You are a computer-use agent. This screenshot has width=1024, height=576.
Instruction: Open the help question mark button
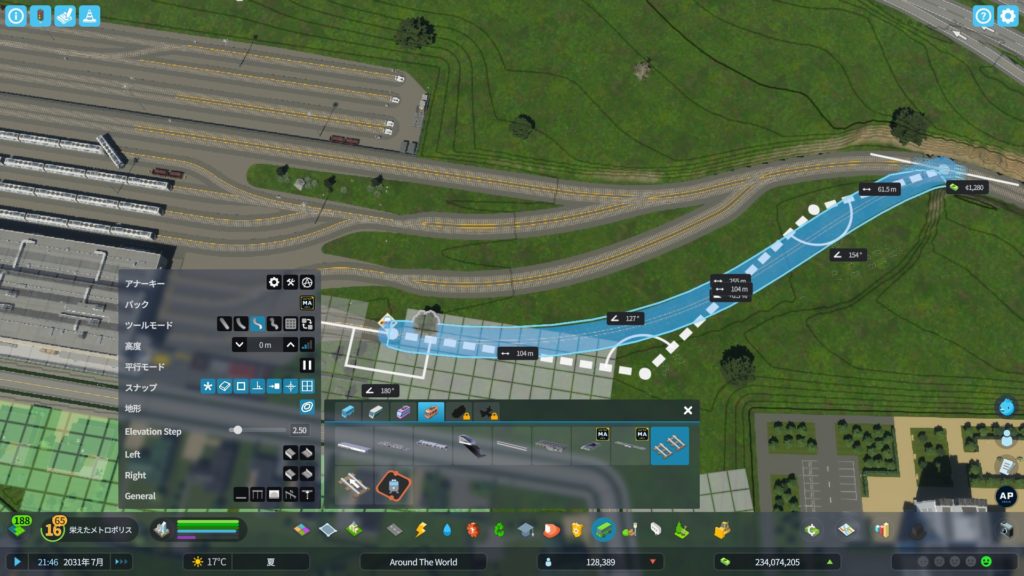[x=983, y=16]
